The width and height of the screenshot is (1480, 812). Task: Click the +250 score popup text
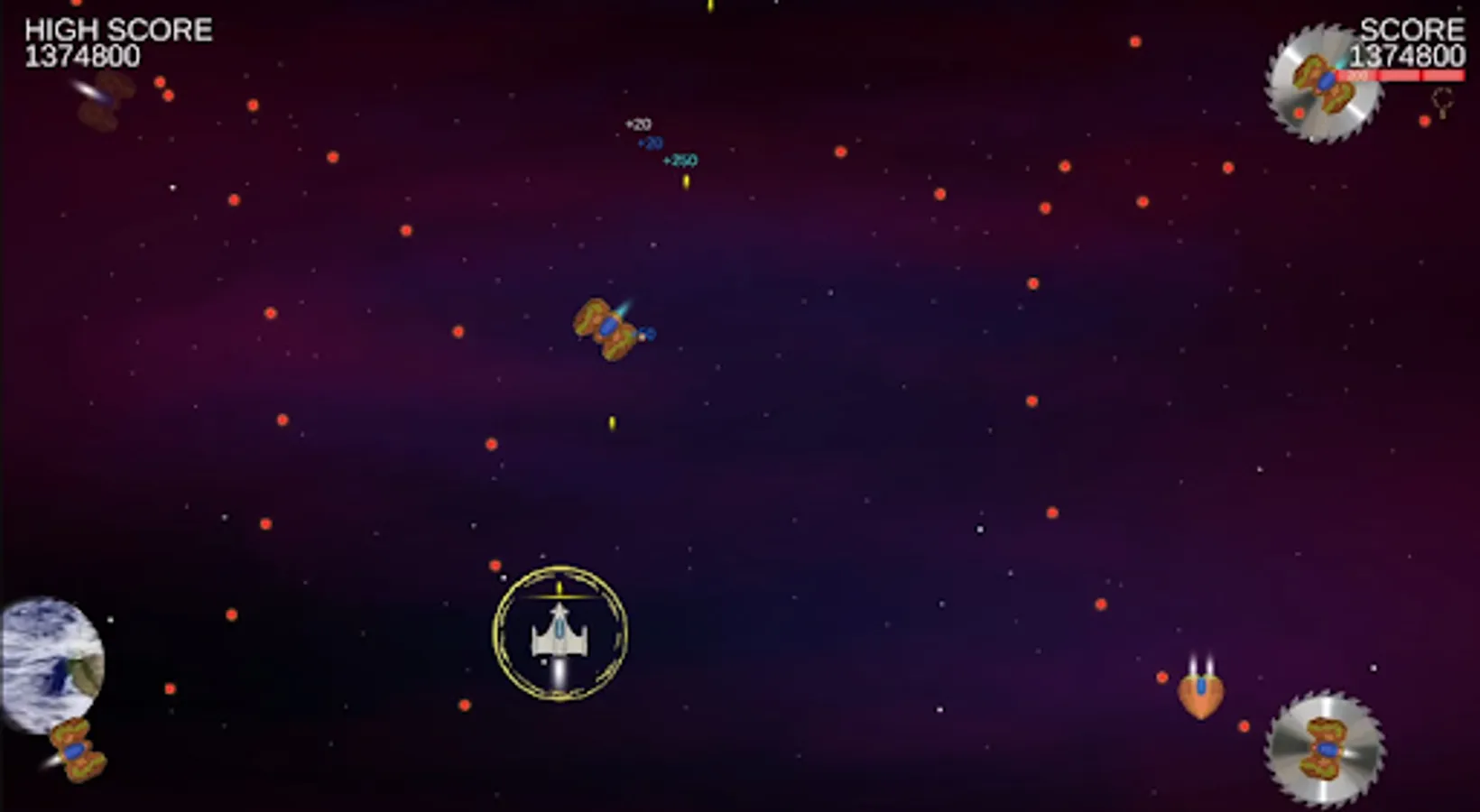(x=679, y=160)
